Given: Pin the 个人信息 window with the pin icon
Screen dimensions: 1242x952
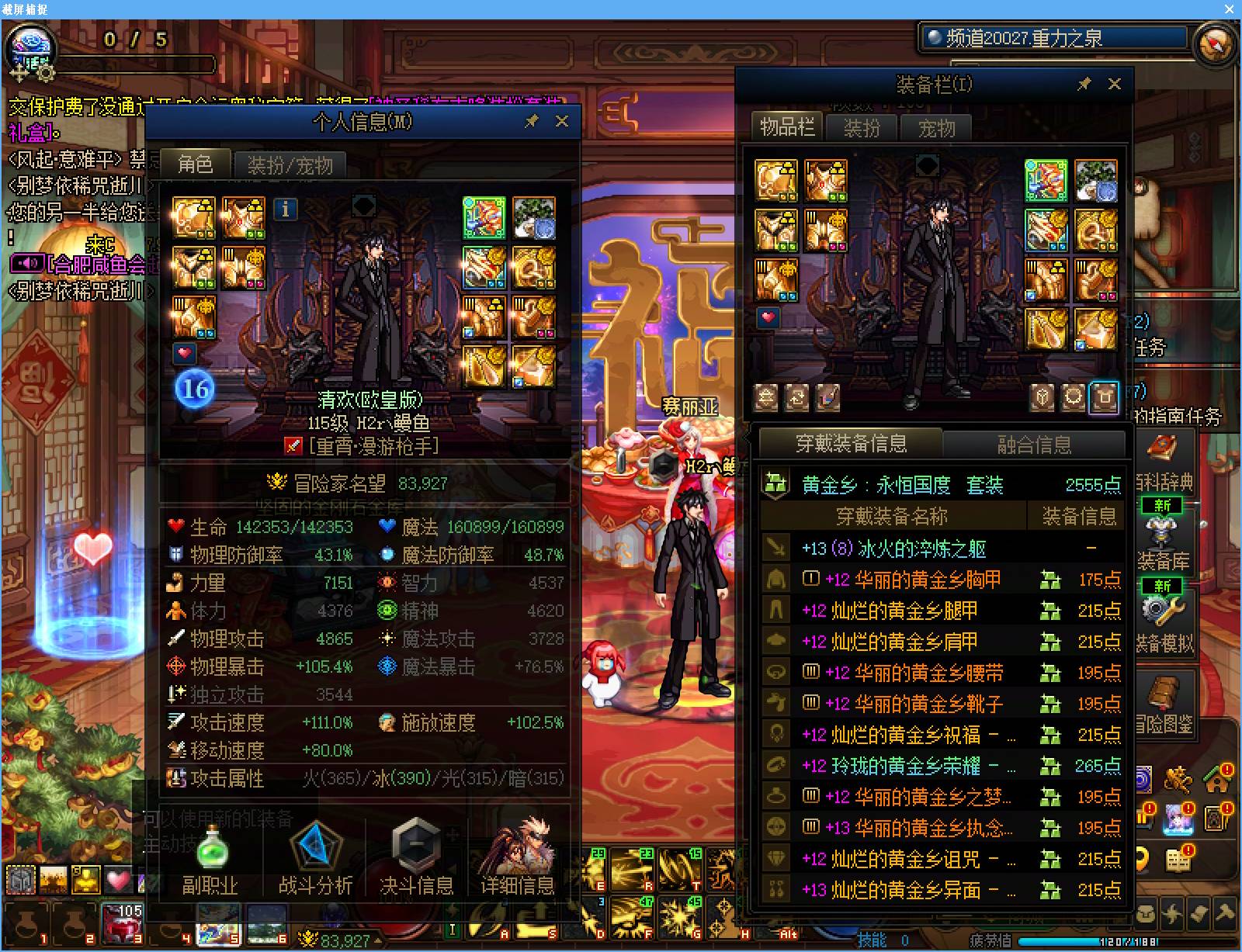Looking at the screenshot, I should pos(533,121).
